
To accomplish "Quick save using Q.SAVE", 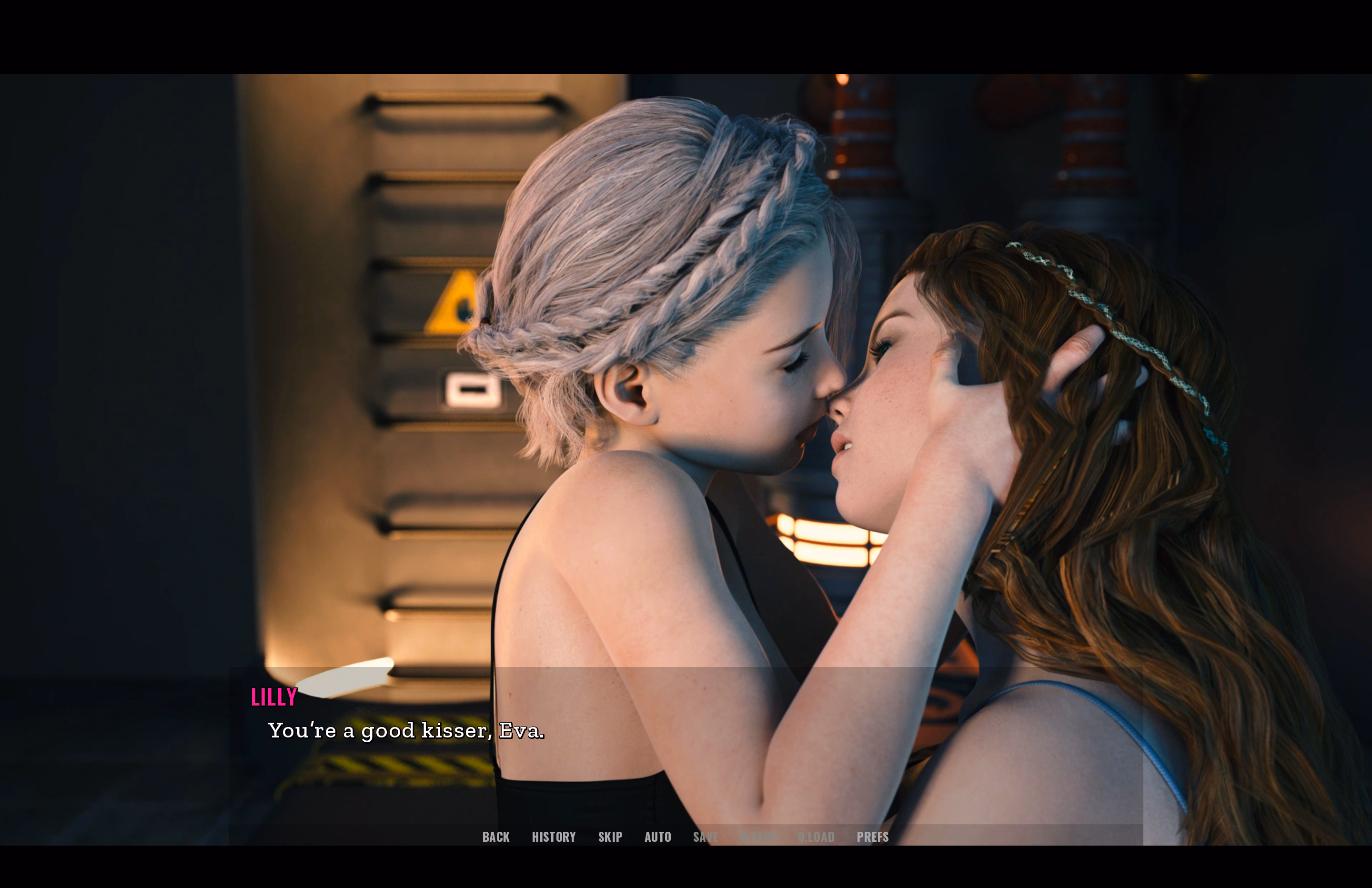I will click(x=757, y=837).
